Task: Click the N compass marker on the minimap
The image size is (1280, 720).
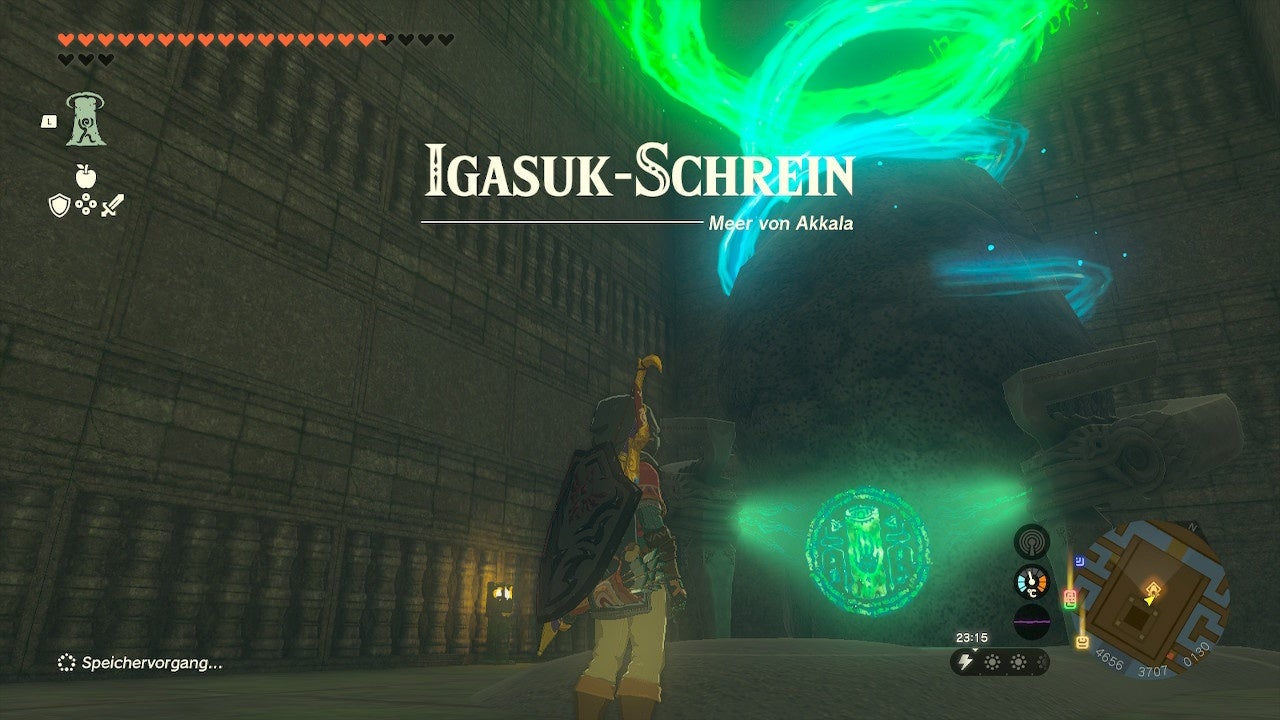Action: tap(1194, 525)
